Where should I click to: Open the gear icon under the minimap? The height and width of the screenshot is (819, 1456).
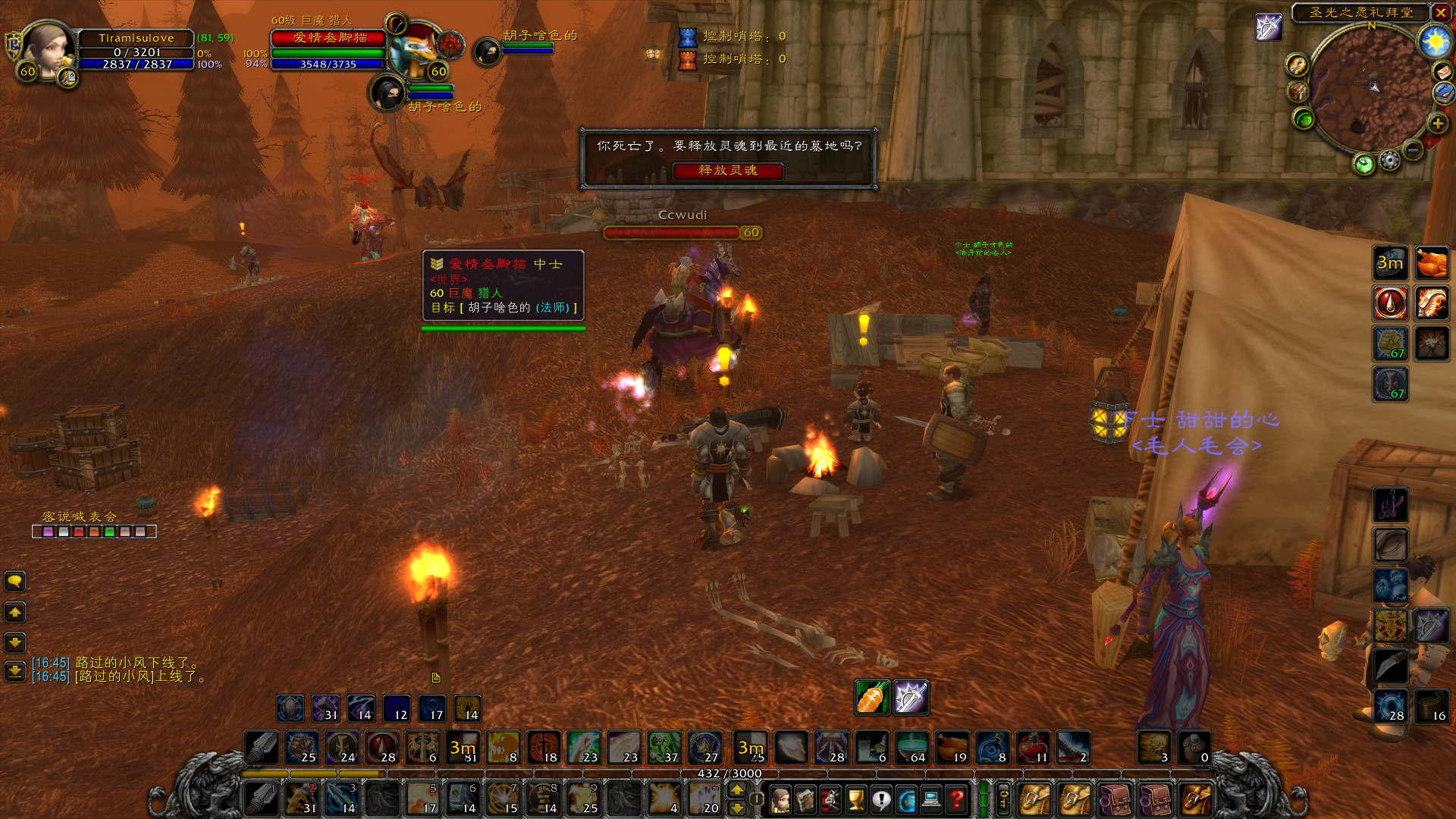coord(1389,161)
